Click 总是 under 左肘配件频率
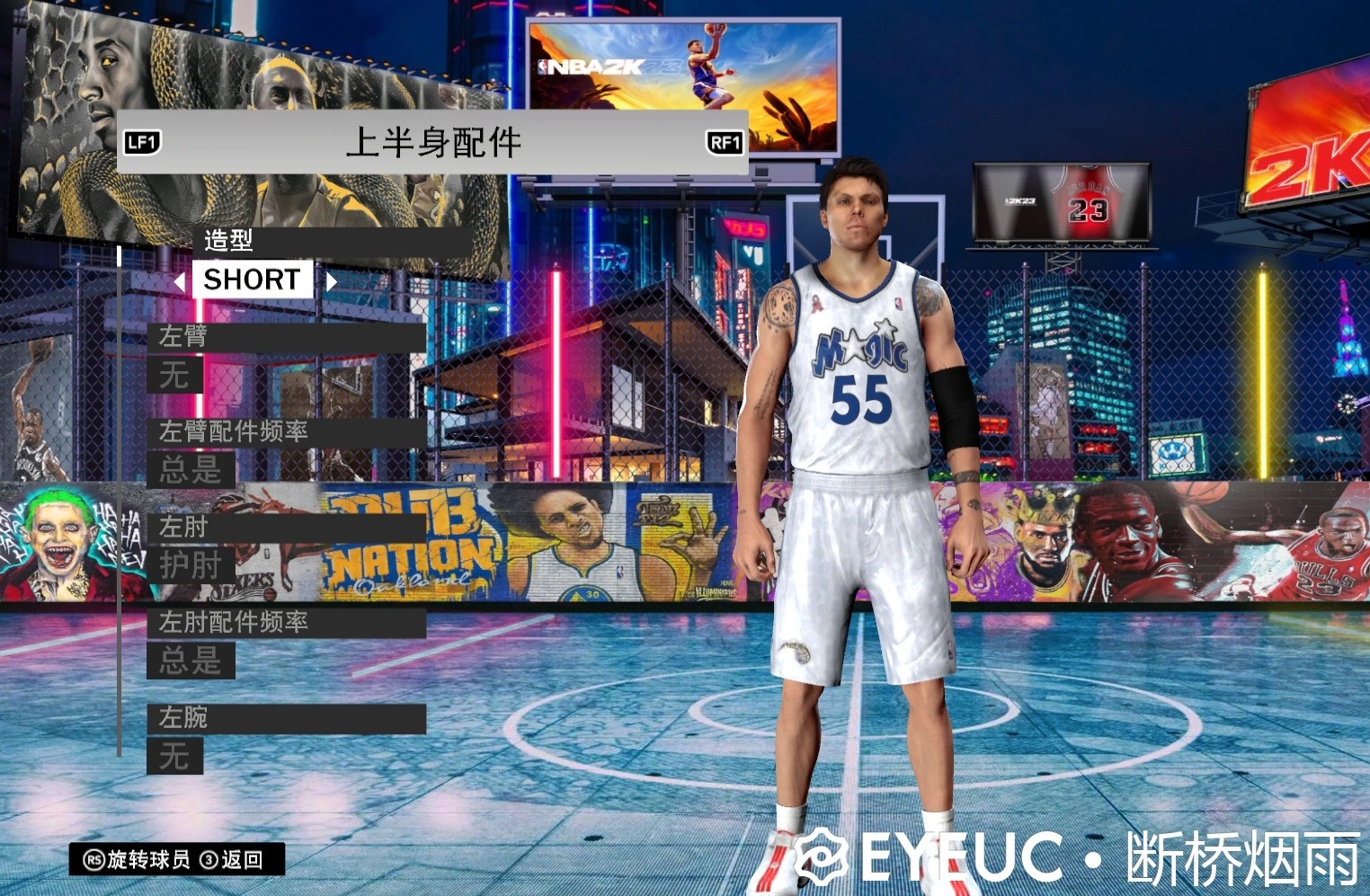This screenshot has width=1370, height=896. [190, 662]
